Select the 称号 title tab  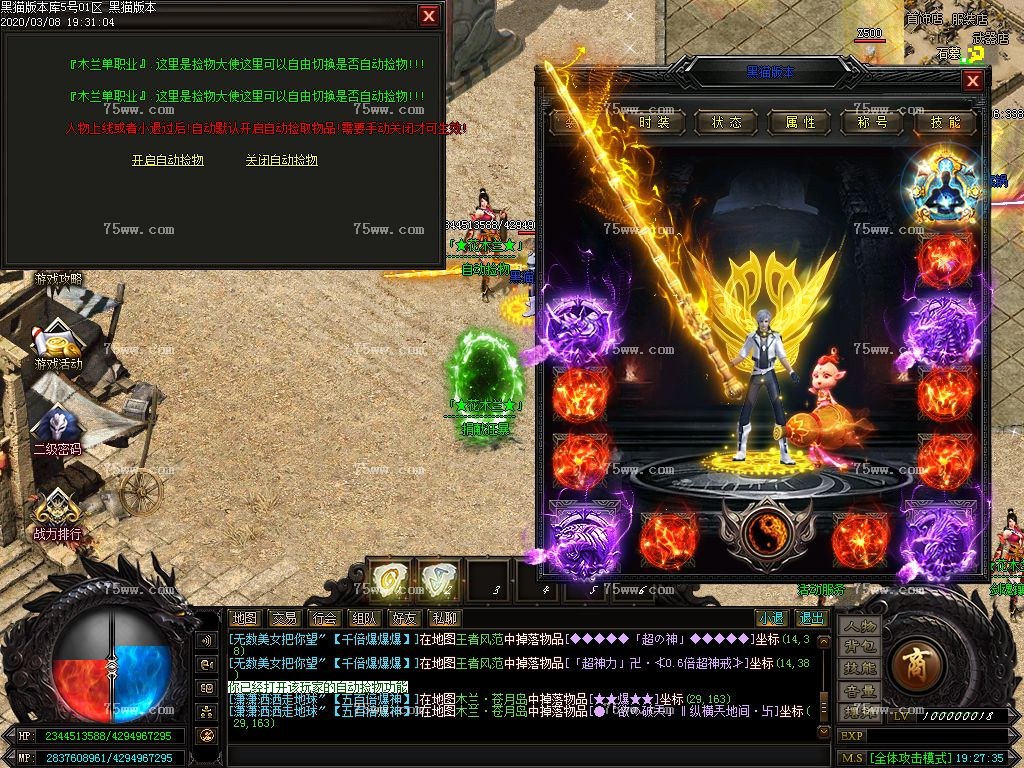point(872,122)
